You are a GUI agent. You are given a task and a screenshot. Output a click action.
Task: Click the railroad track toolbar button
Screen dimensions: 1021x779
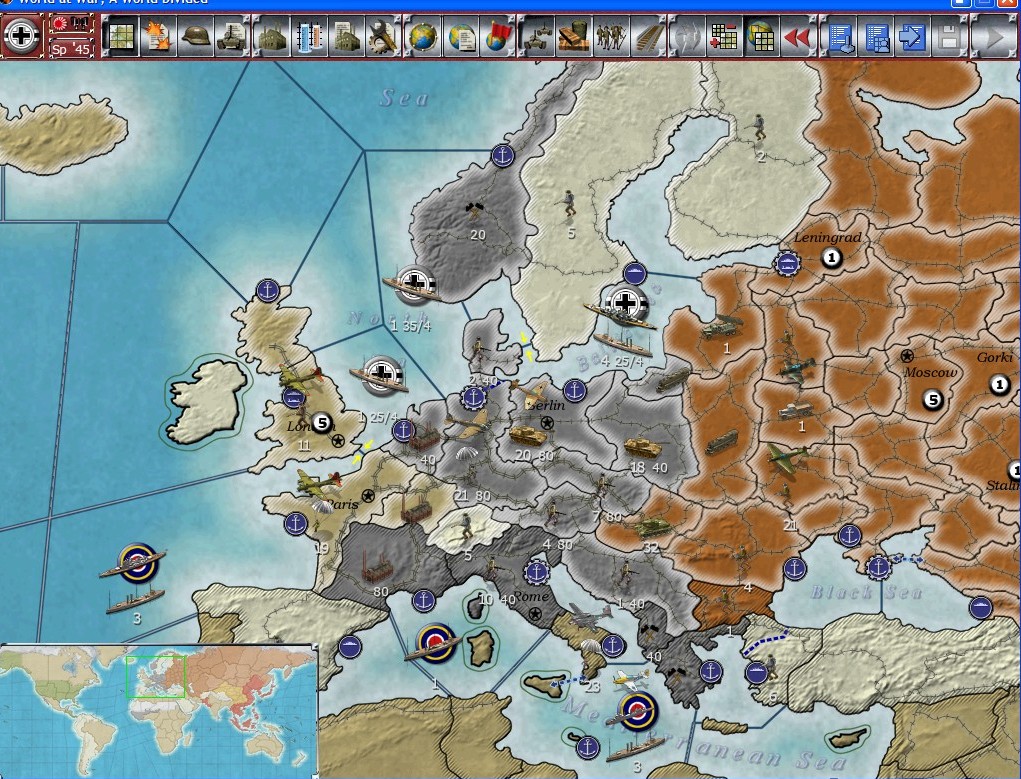(646, 37)
